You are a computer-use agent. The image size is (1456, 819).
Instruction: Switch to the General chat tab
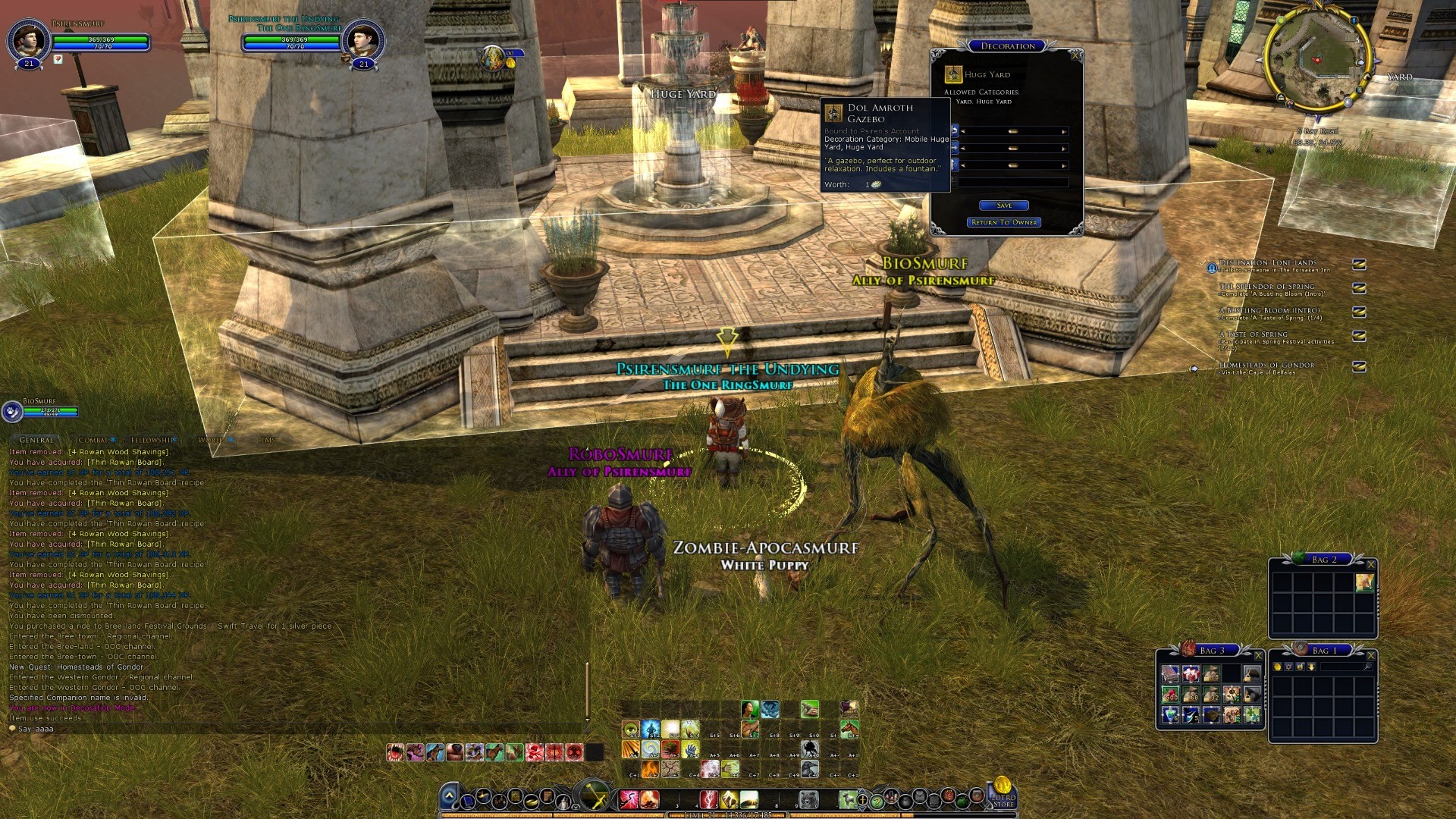36,440
